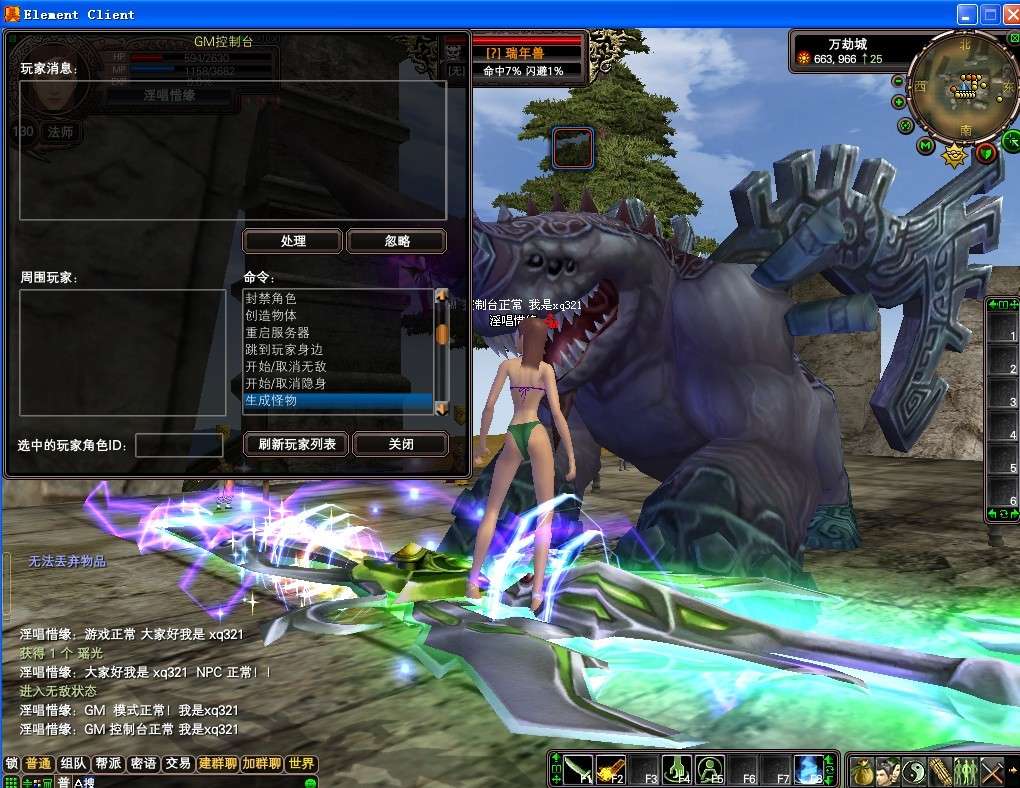Image resolution: width=1020 pixels, height=788 pixels.
Task: Switch to the 组队 chat channel
Action: pos(73,764)
